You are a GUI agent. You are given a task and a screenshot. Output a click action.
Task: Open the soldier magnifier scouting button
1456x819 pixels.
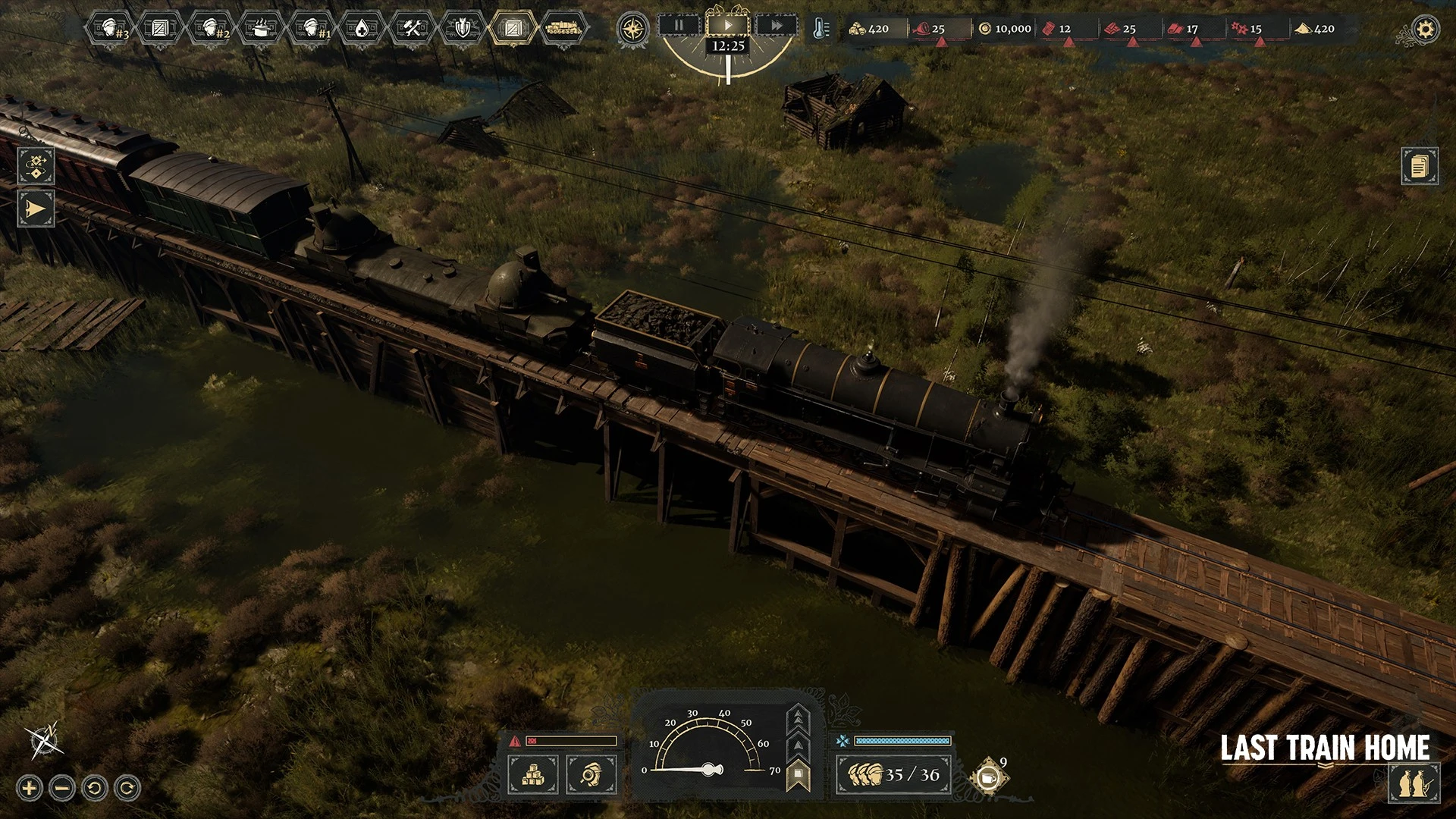591,774
